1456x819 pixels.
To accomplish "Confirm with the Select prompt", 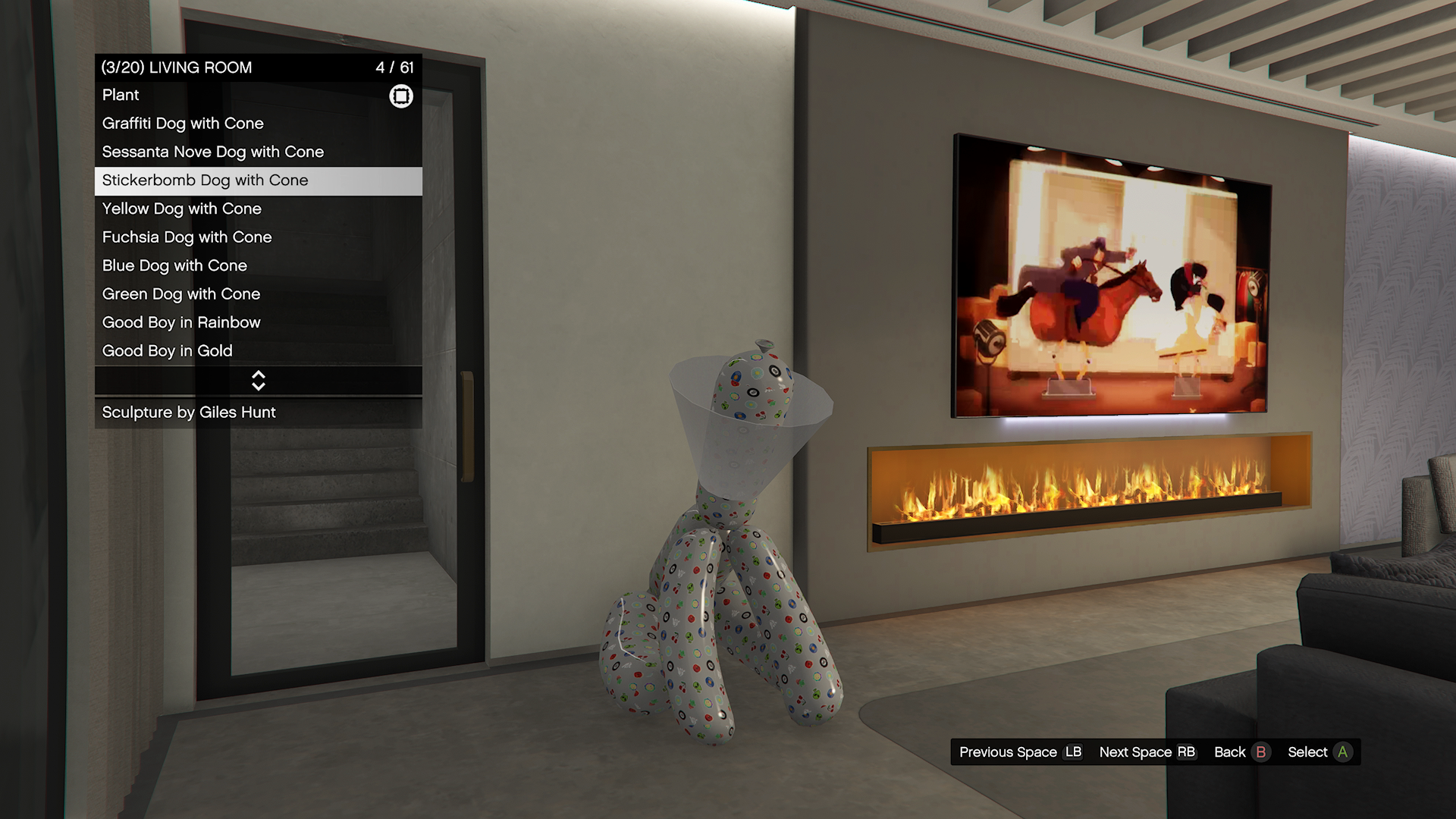I will coord(1319,752).
